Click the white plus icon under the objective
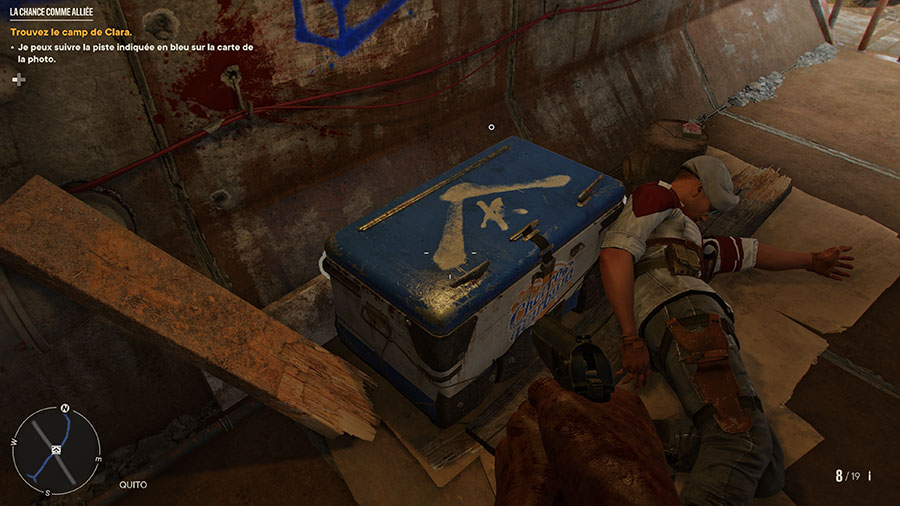 (18, 79)
